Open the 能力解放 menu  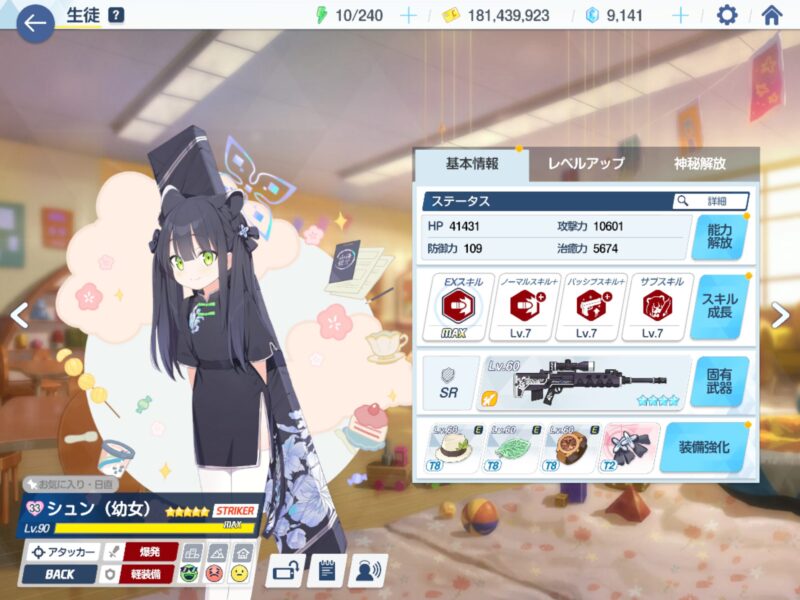(719, 236)
